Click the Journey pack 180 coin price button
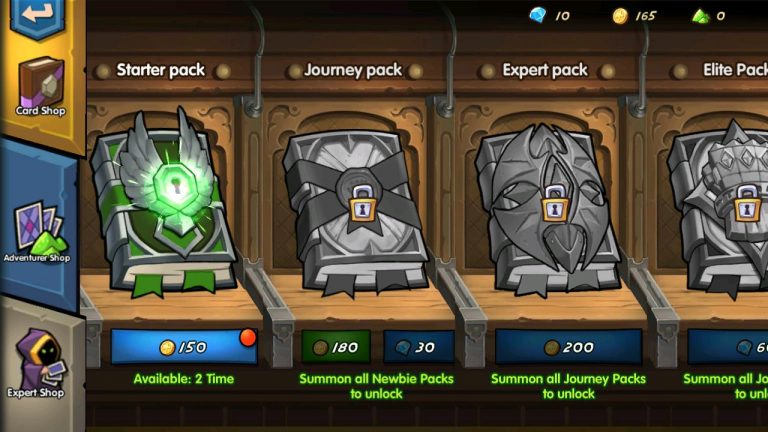This screenshot has width=768, height=432. [336, 347]
